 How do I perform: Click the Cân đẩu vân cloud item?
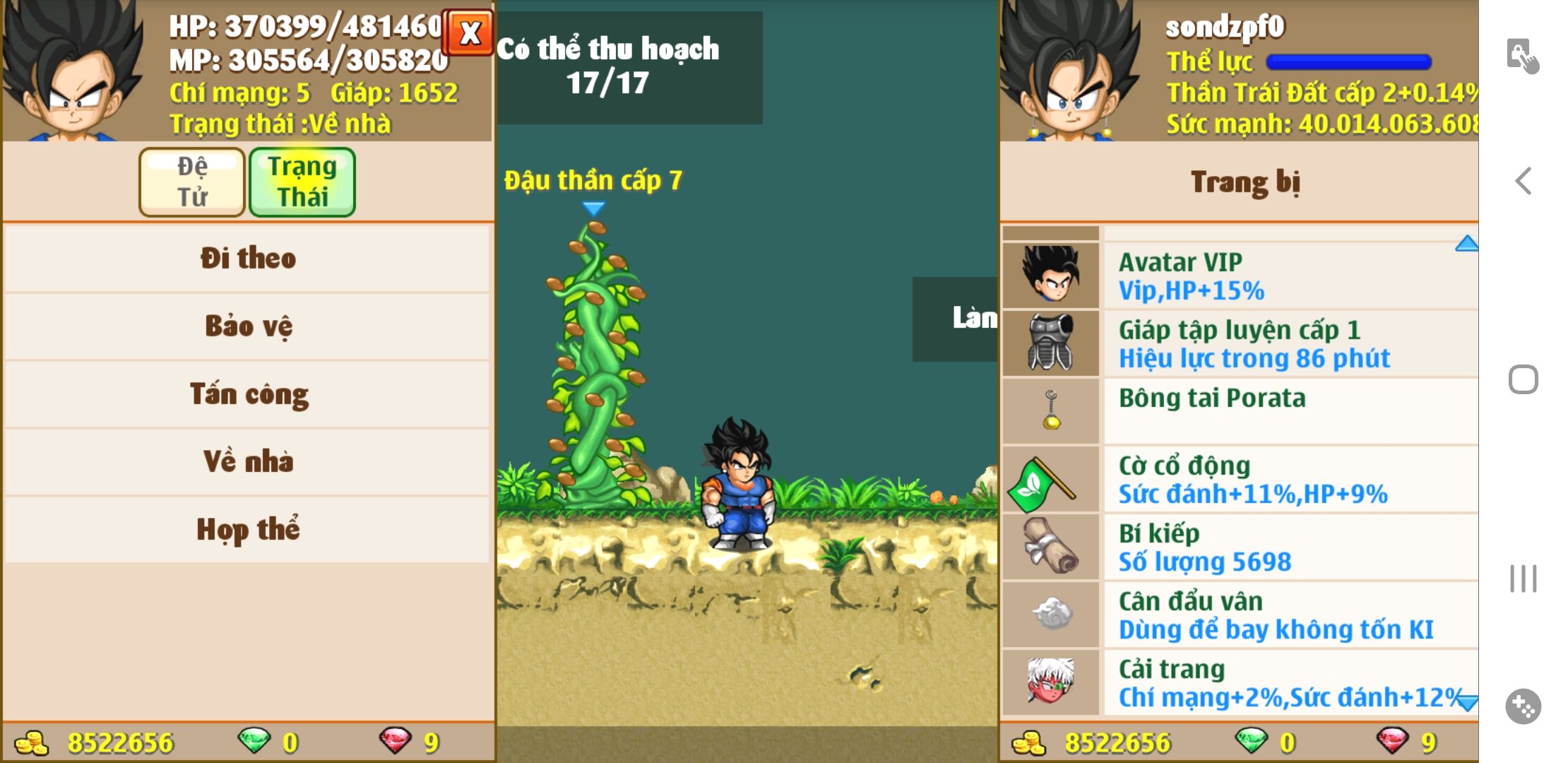click(x=1240, y=615)
